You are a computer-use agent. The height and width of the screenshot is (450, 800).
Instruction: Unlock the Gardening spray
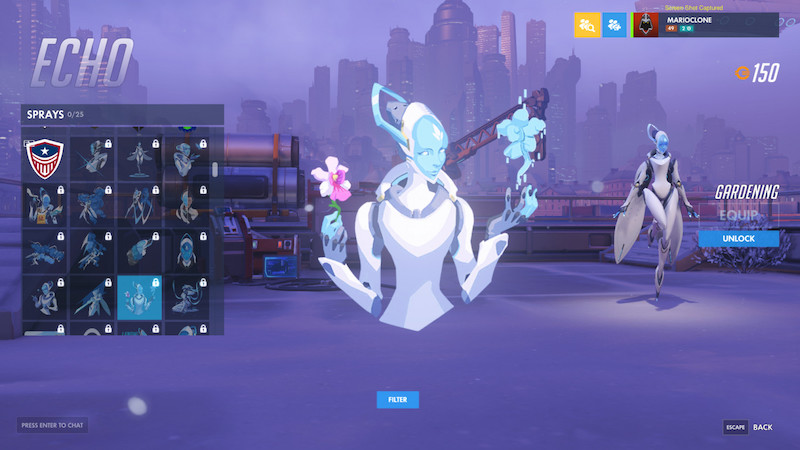pos(739,239)
